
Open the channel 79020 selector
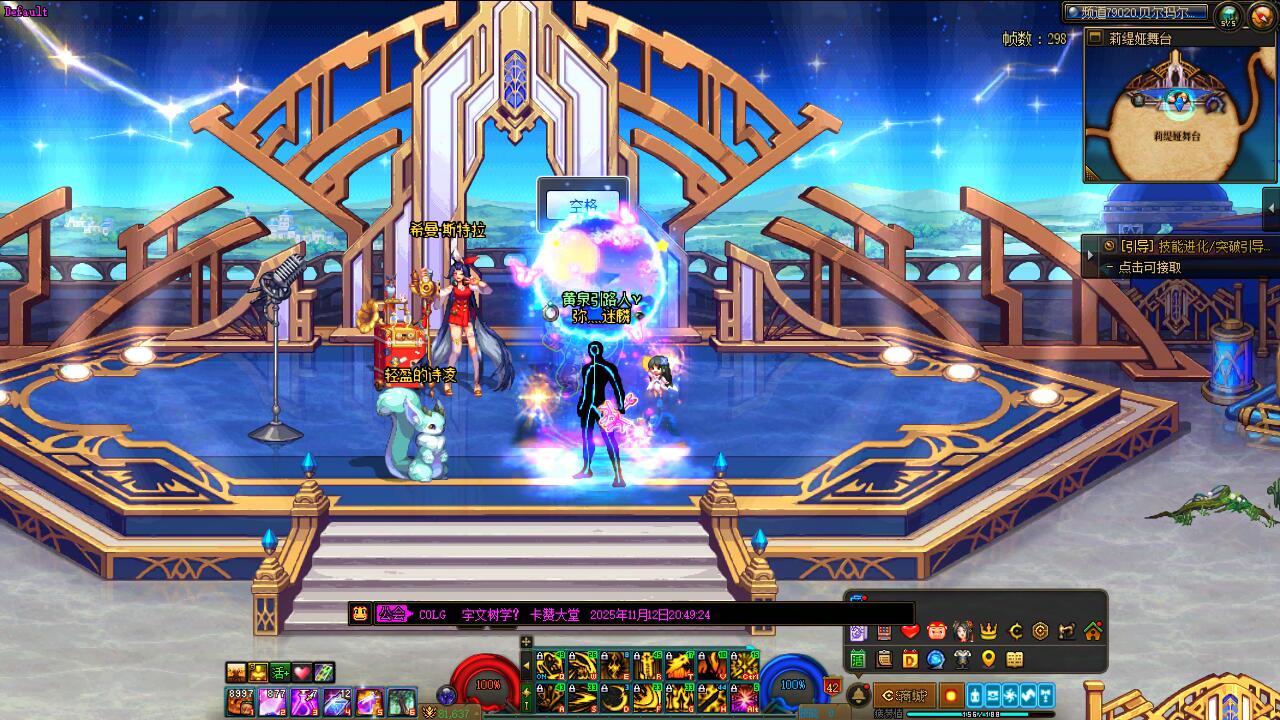pyautogui.click(x=1135, y=13)
